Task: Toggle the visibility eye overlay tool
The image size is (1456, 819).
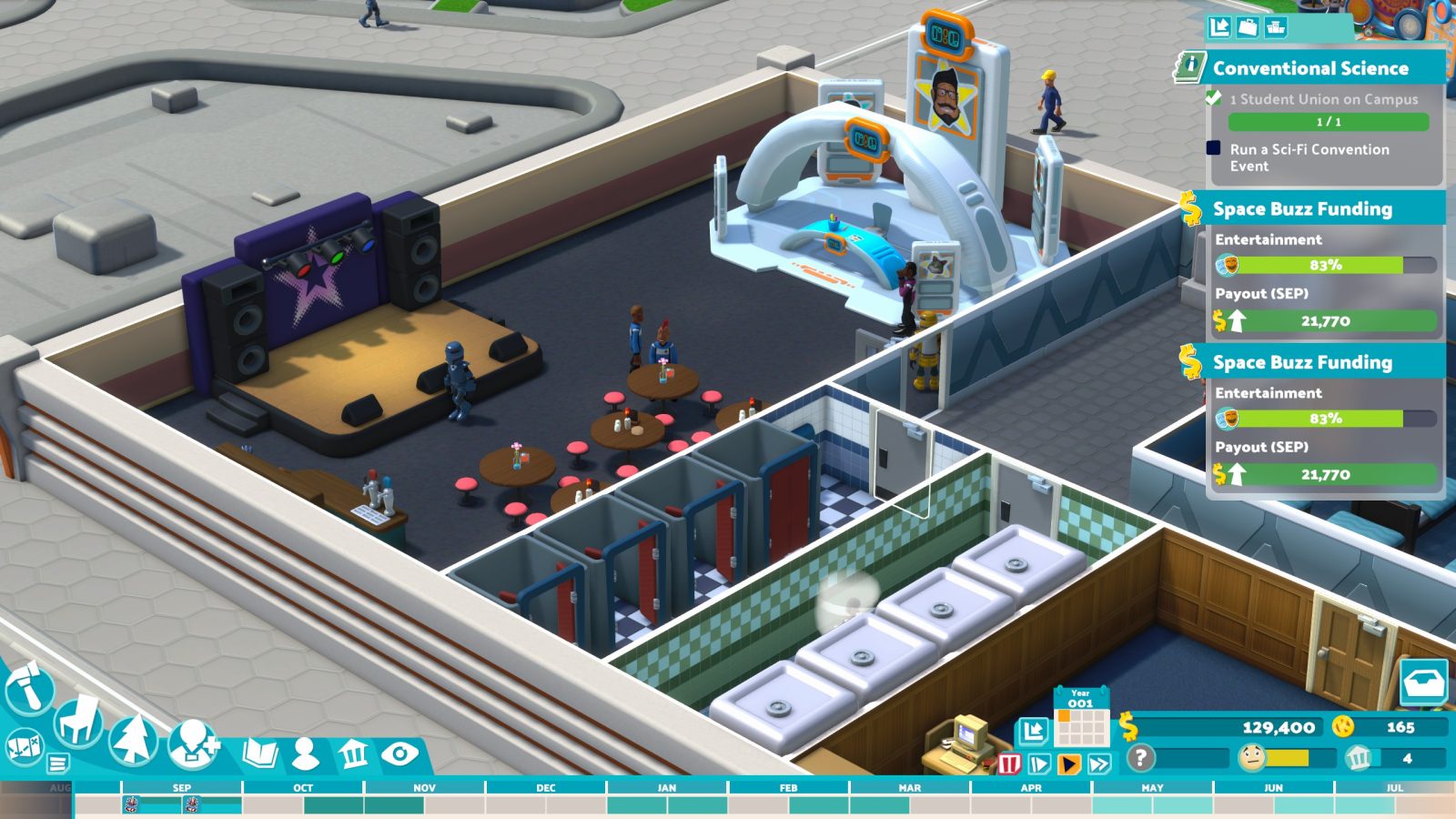Action: pos(400,753)
